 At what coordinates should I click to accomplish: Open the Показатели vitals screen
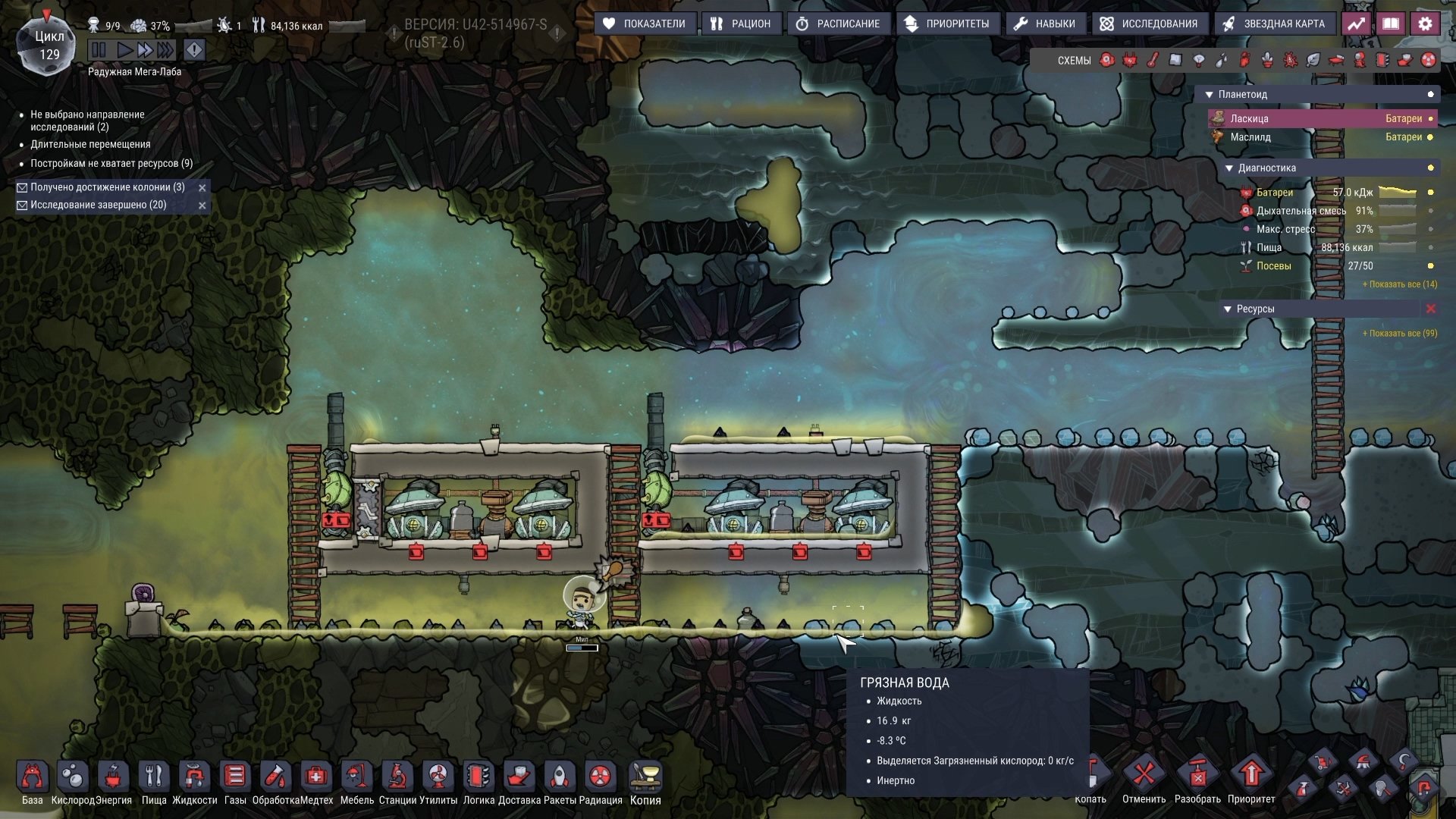pyautogui.click(x=645, y=24)
